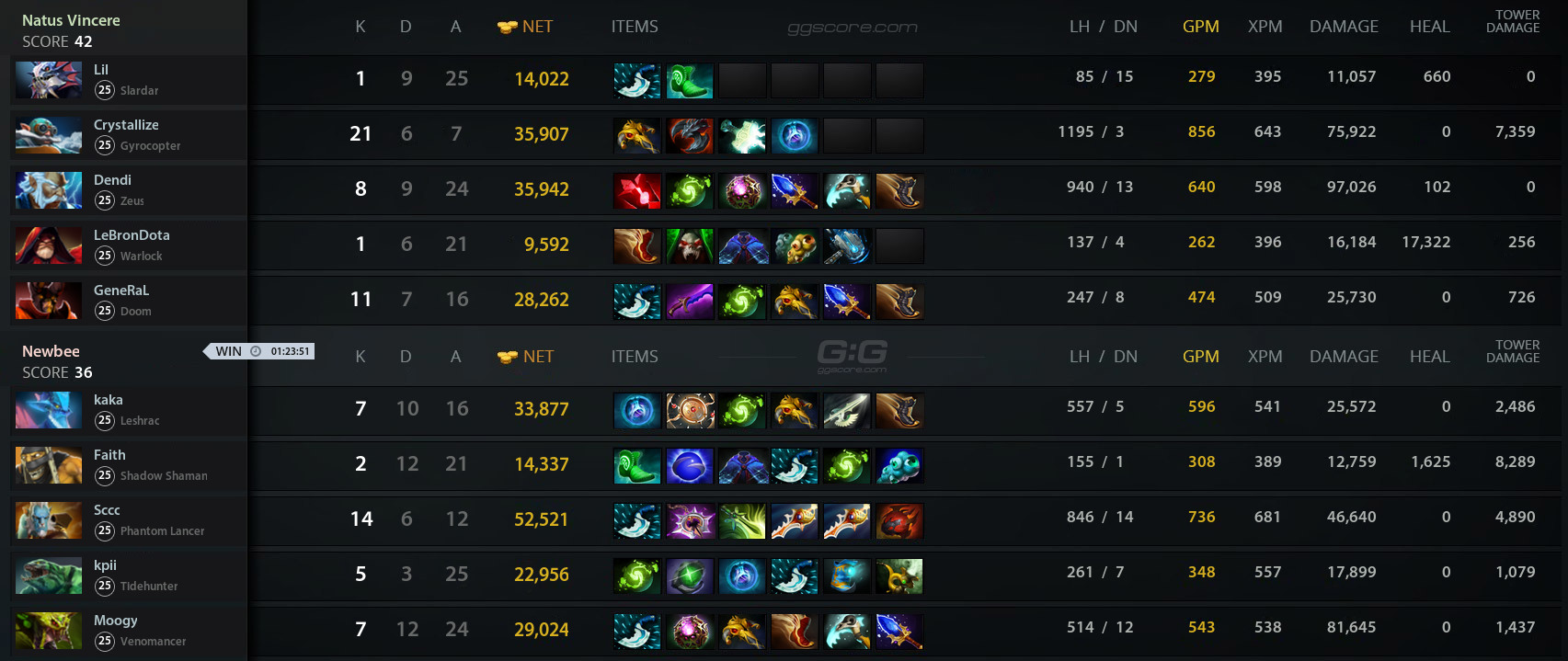Click GeneRaL's purple Silver Edge blade icon
1568x661 pixels.
(689, 302)
